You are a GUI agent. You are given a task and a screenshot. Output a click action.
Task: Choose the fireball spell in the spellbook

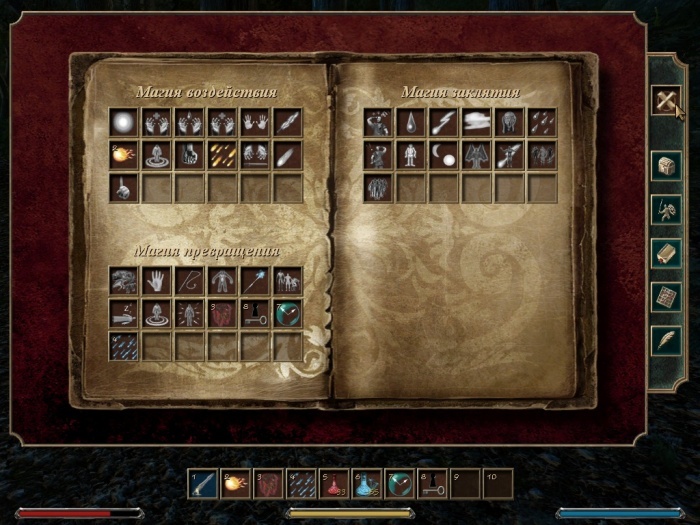tap(124, 155)
